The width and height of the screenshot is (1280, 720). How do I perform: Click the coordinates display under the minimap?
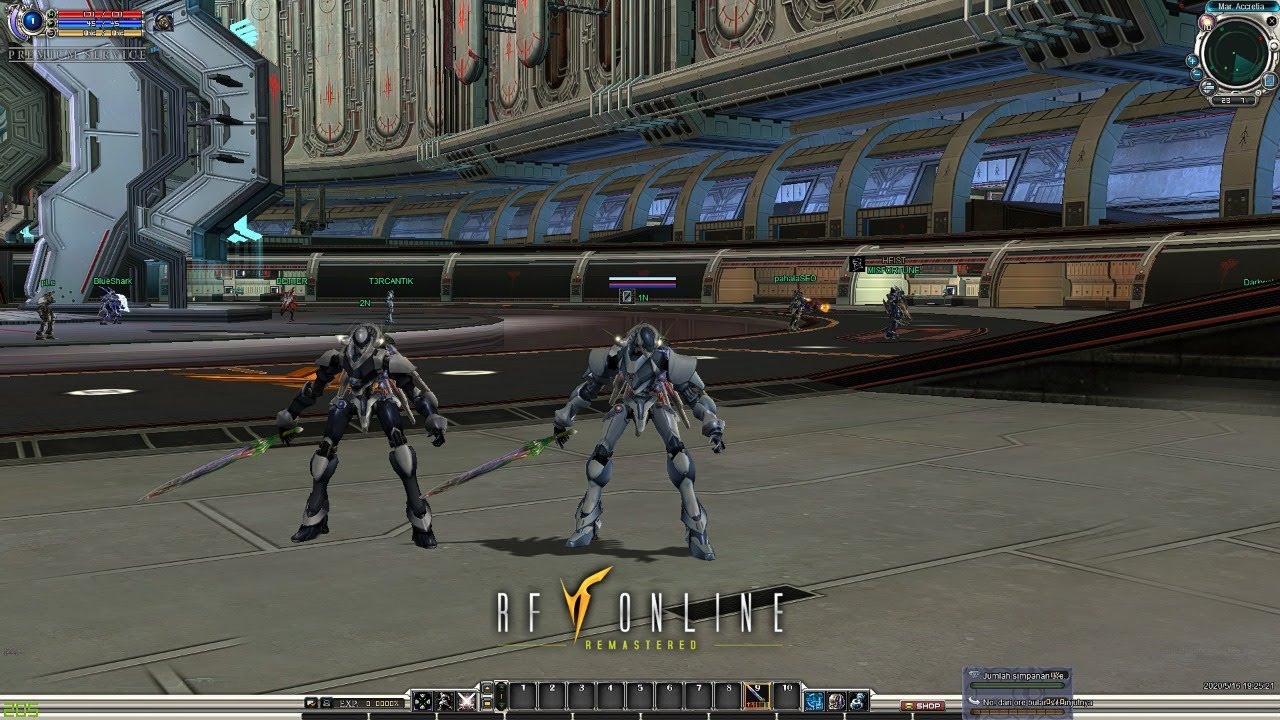click(1232, 100)
